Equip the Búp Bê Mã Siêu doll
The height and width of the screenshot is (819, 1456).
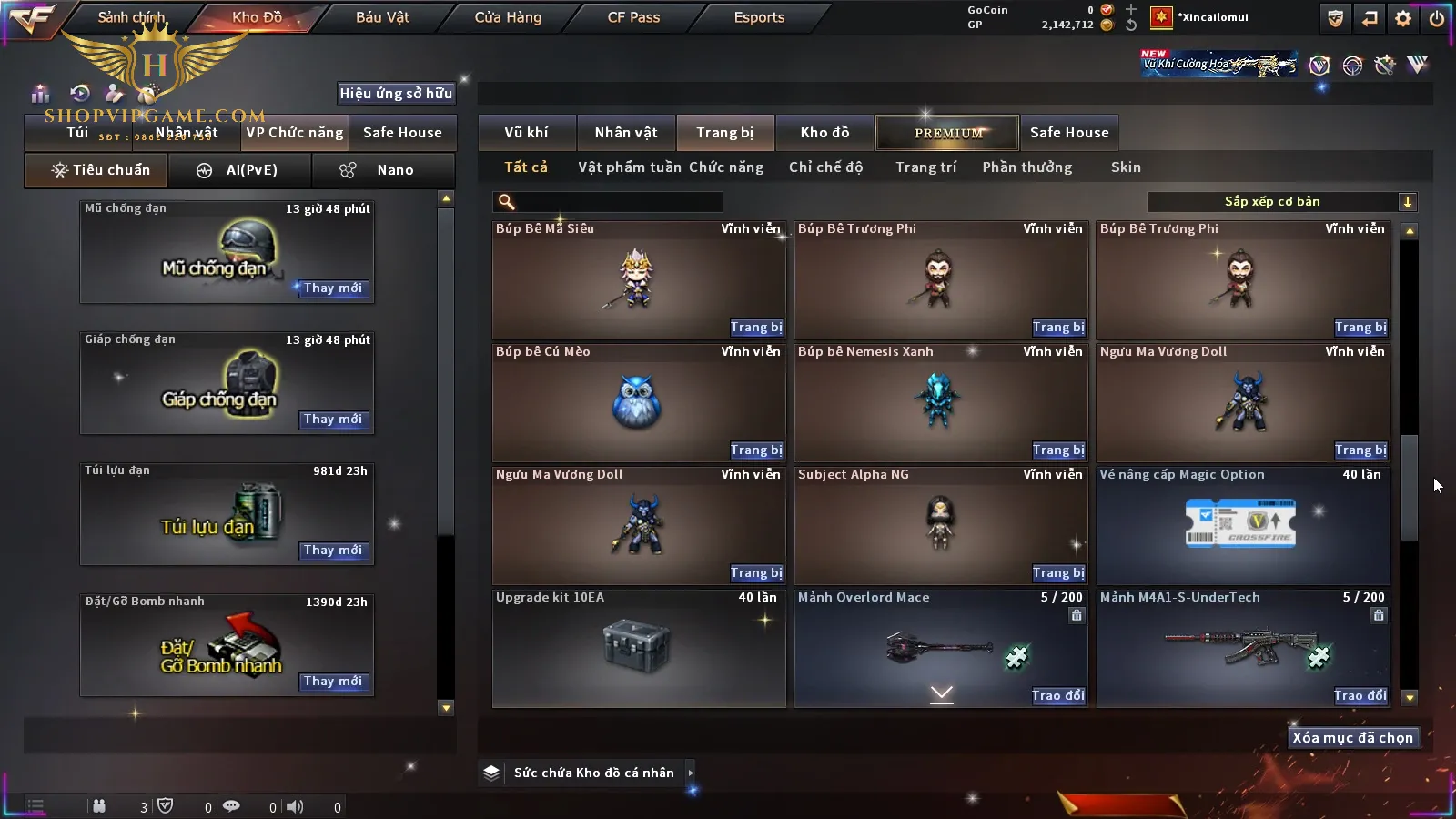pos(755,328)
